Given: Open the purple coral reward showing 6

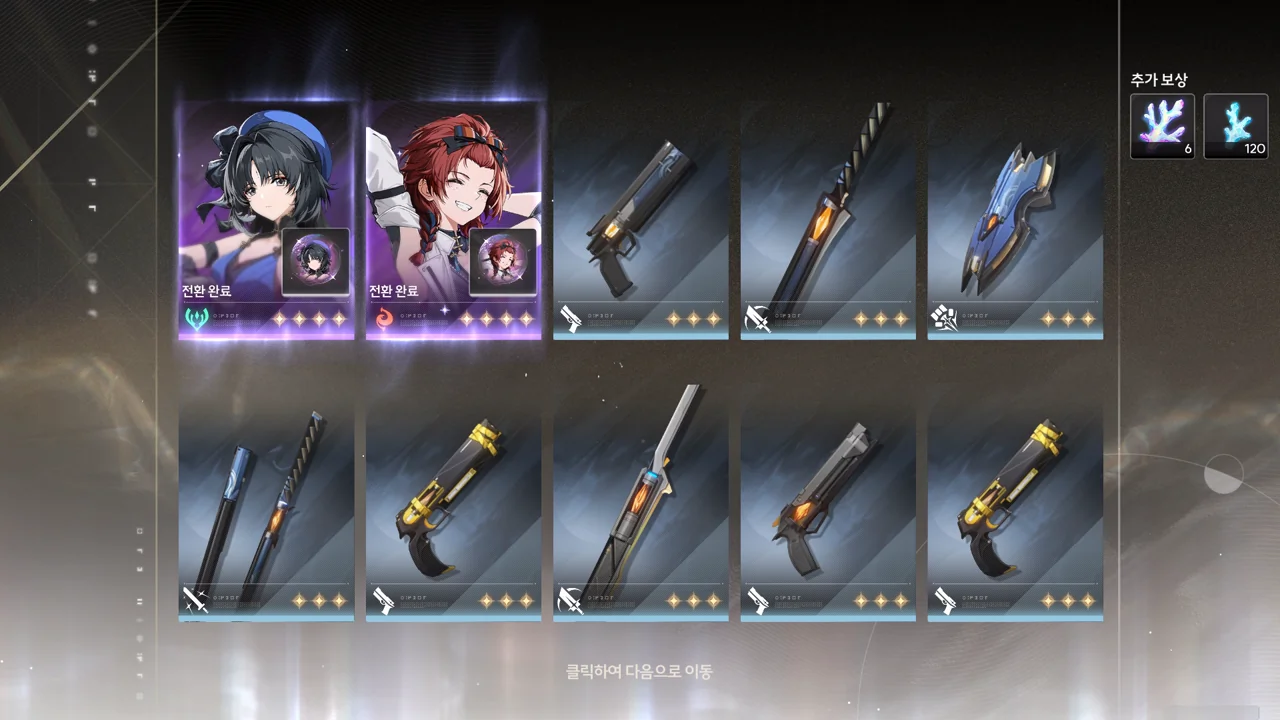Looking at the screenshot, I should (x=1162, y=126).
